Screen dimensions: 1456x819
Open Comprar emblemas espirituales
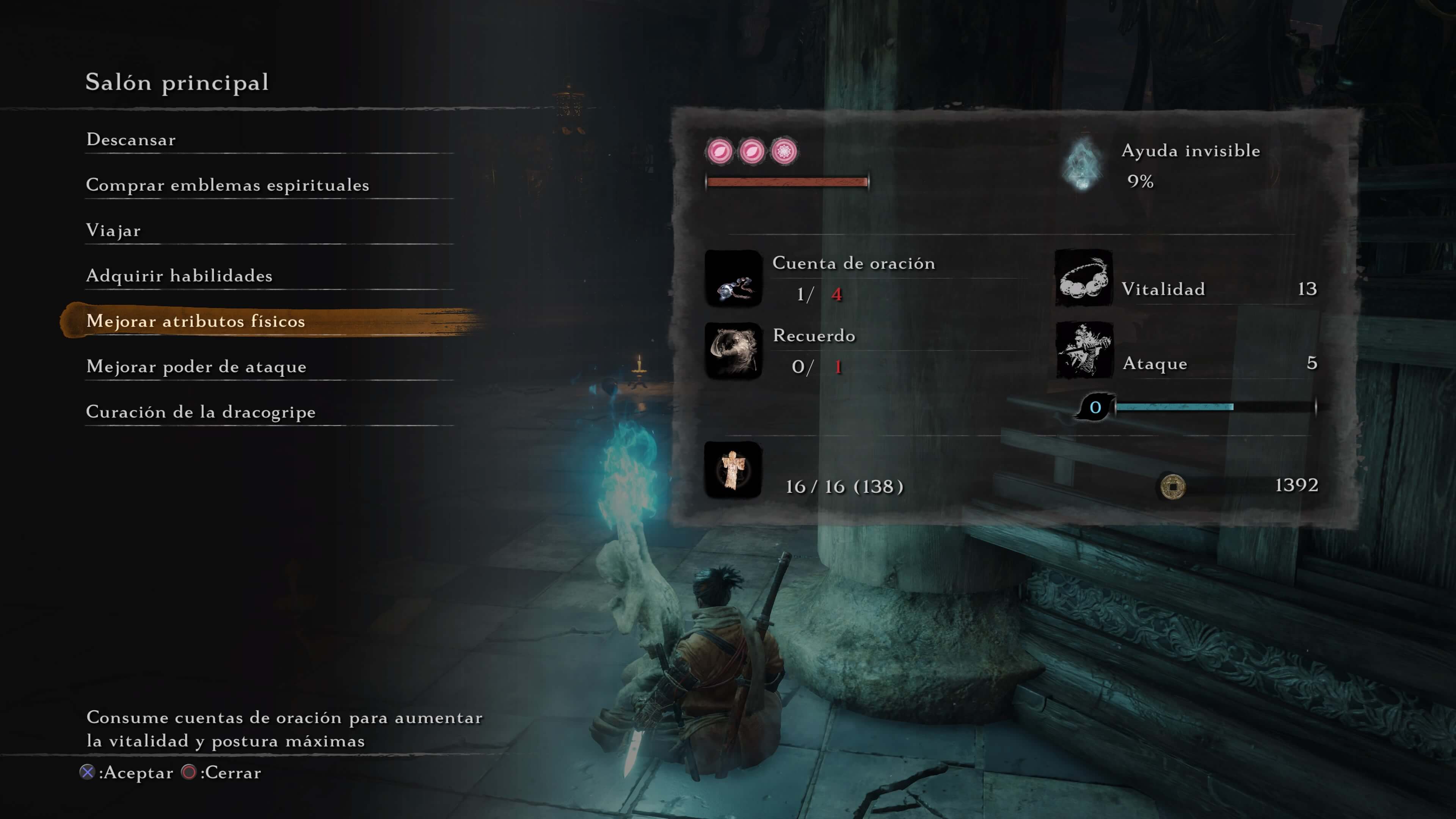[228, 185]
